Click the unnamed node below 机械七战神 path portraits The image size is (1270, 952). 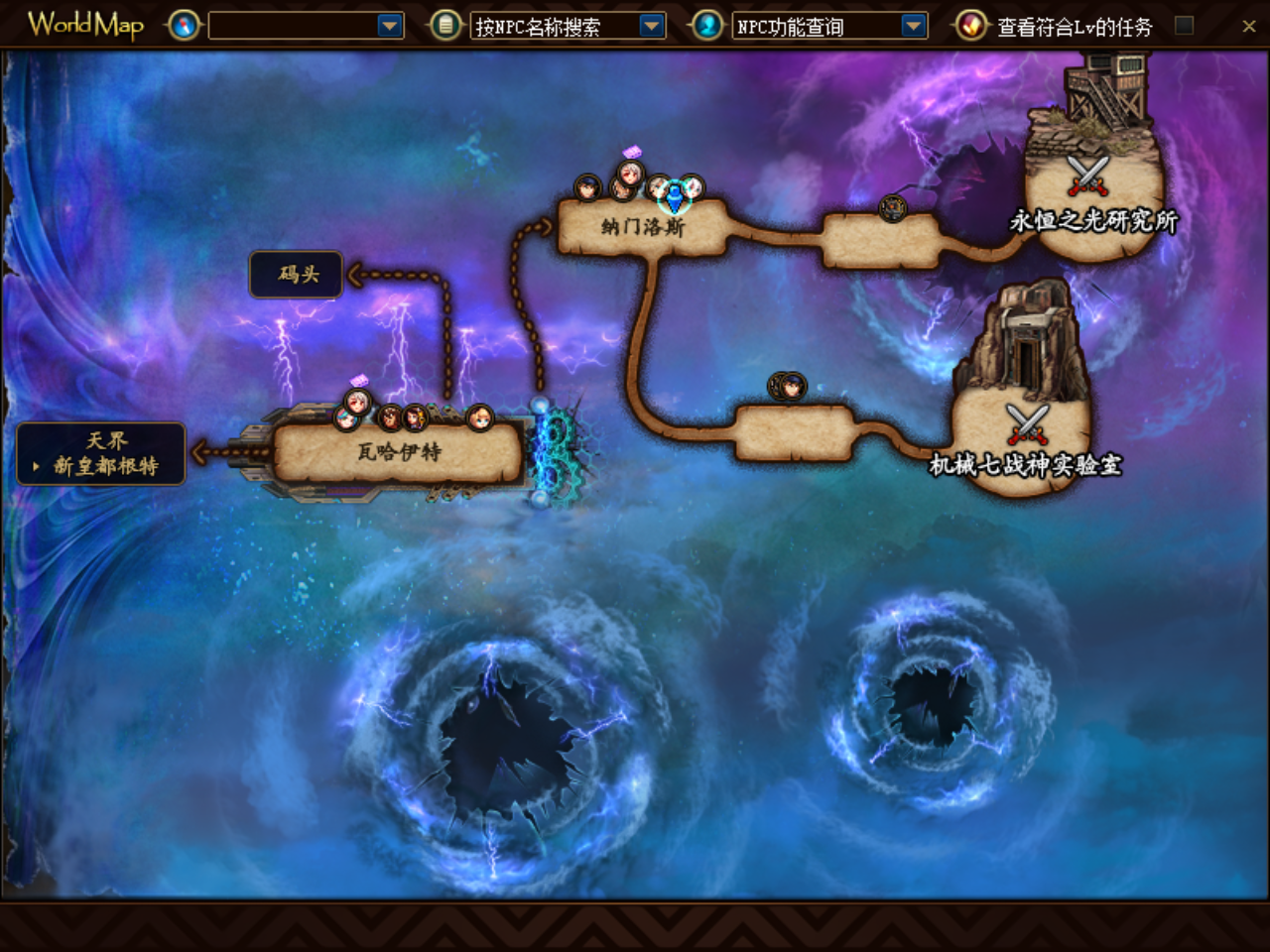[794, 433]
